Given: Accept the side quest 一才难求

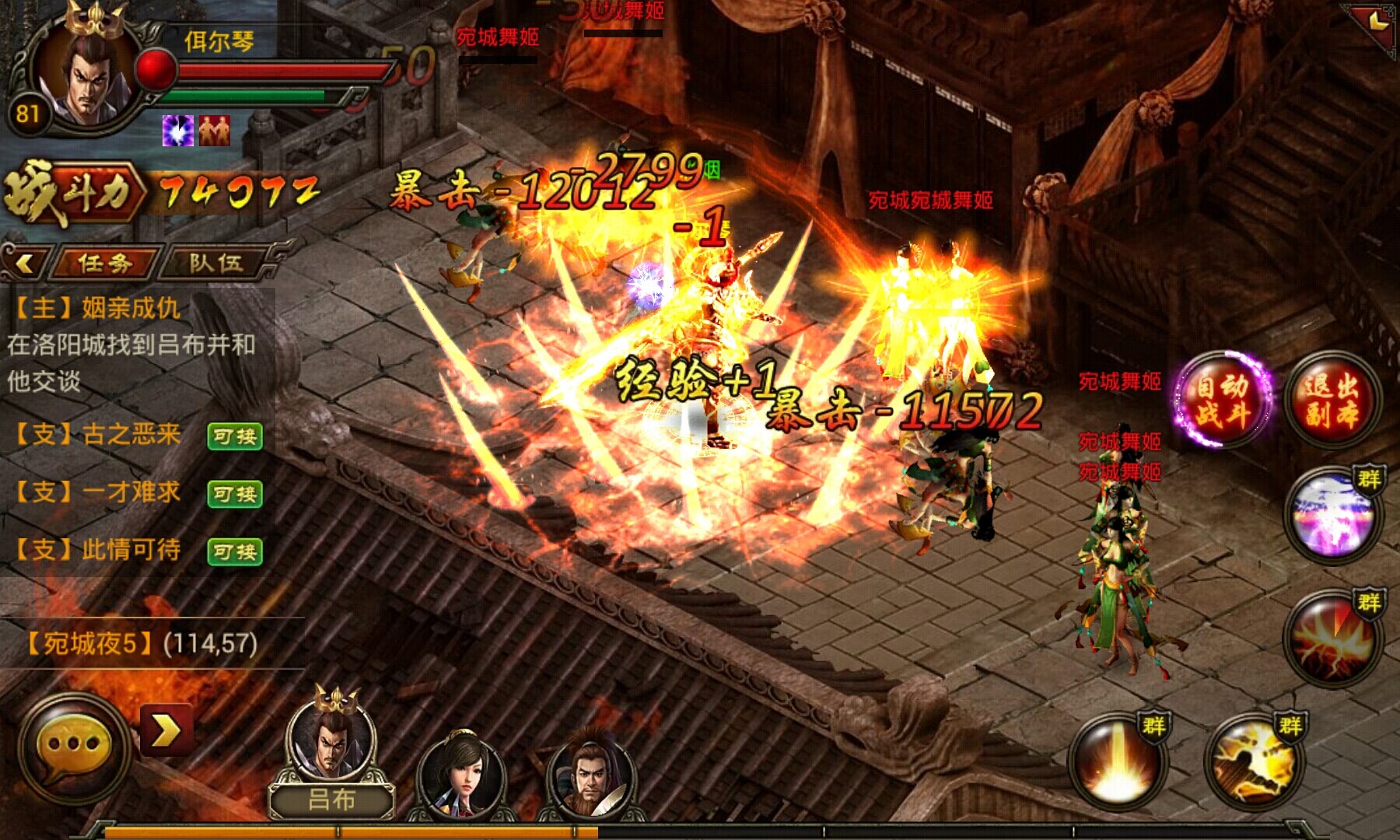Looking at the screenshot, I should (234, 494).
